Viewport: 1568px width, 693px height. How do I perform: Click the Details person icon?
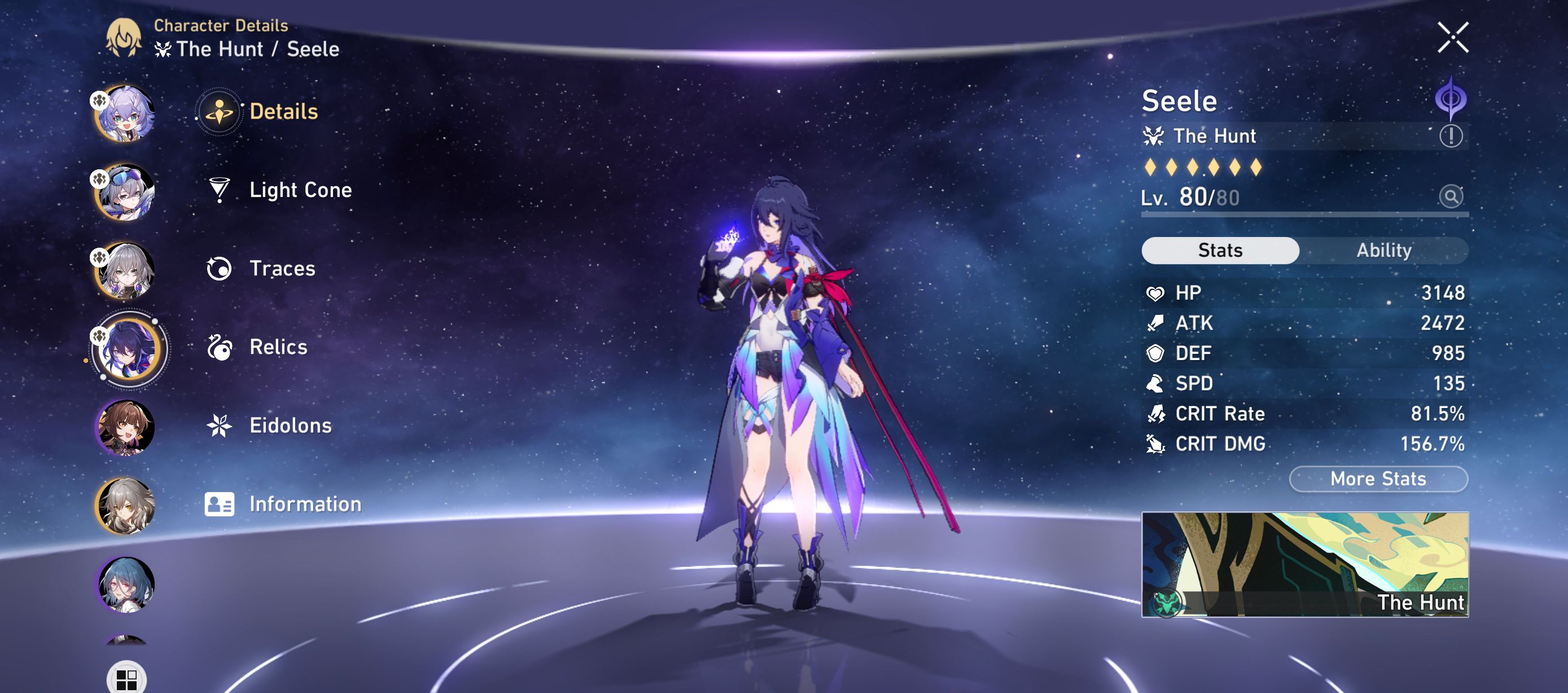pos(219,111)
